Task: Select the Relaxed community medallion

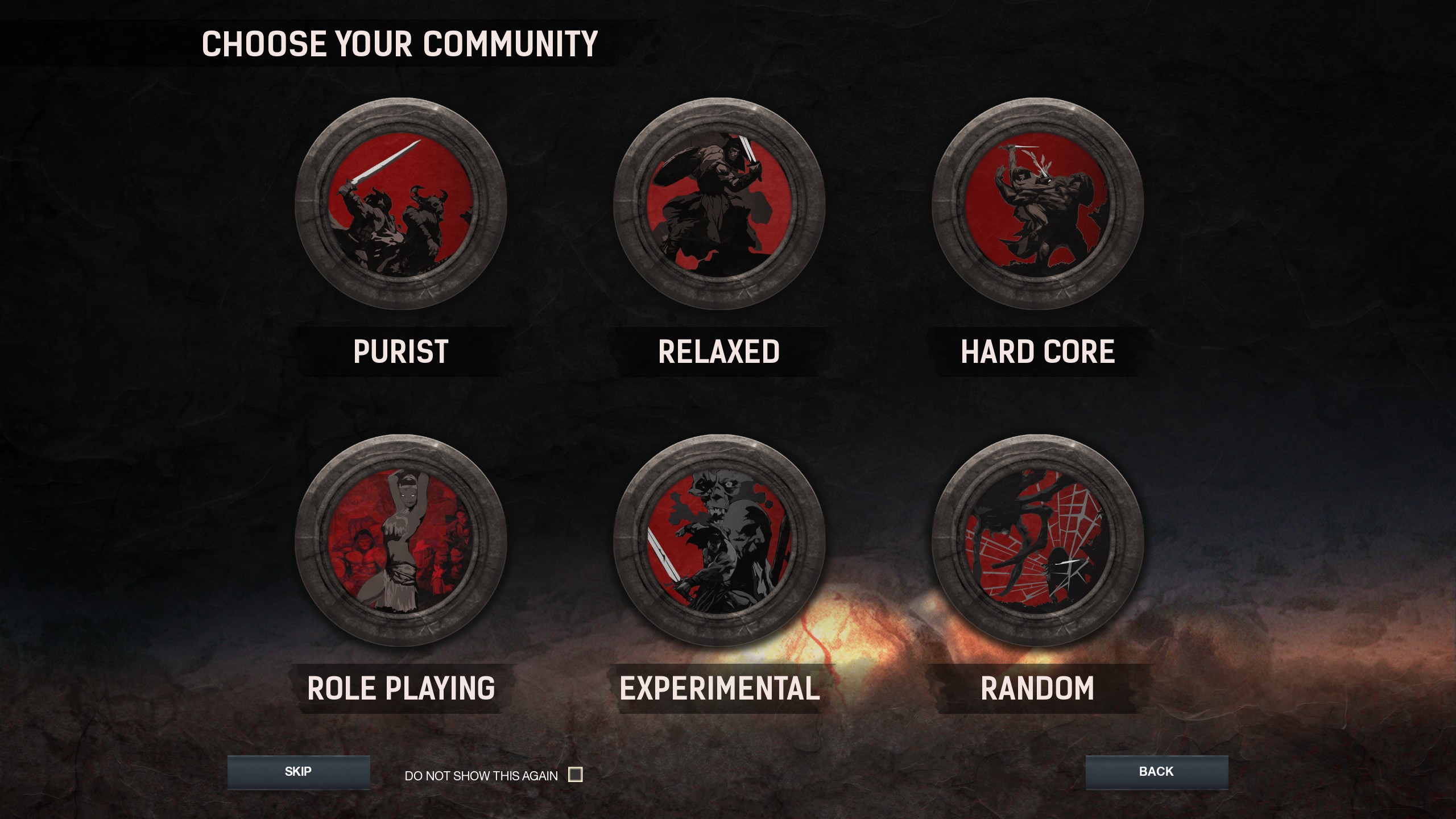Action: click(x=719, y=204)
